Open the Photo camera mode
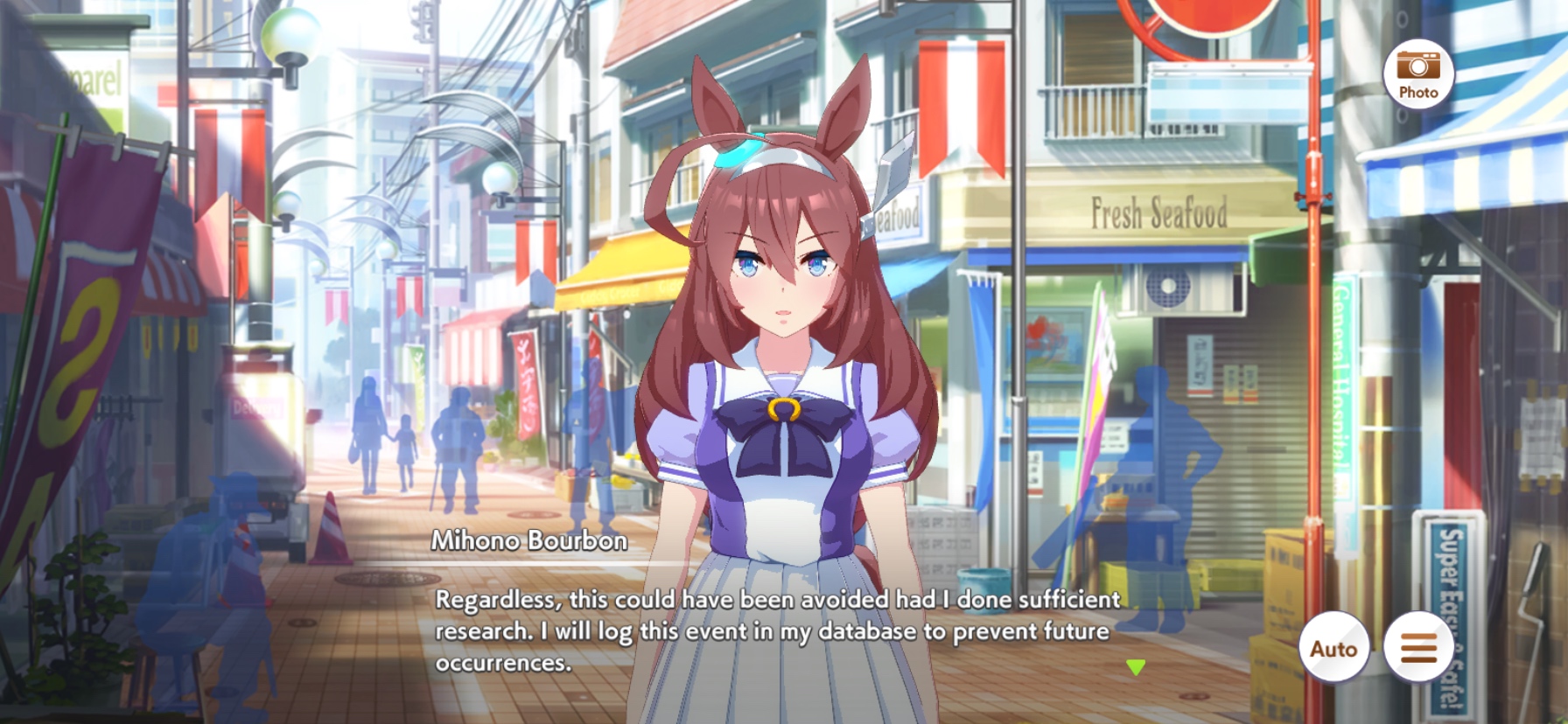 [1417, 74]
